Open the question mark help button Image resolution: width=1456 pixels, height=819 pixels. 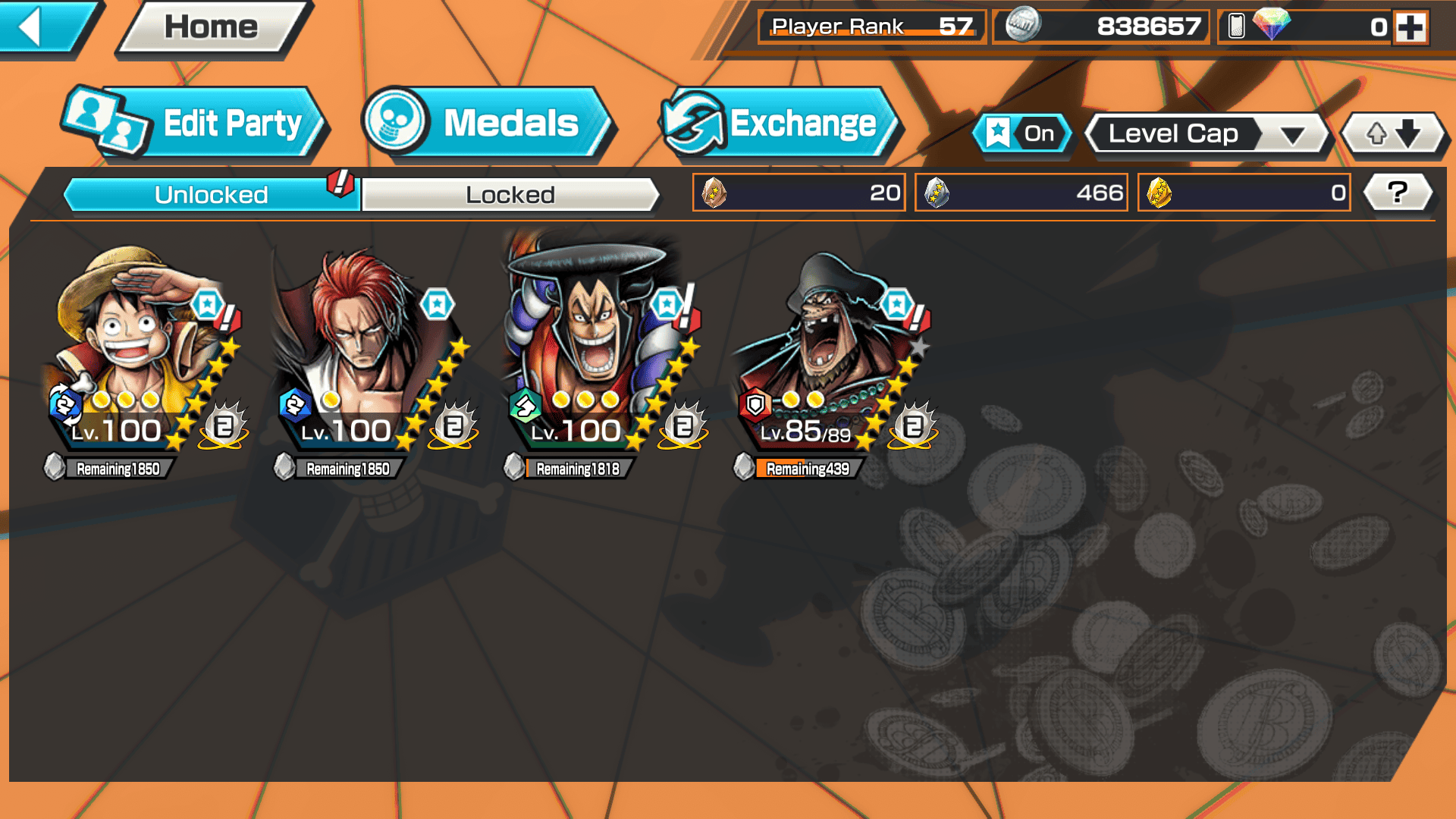pos(1398,193)
